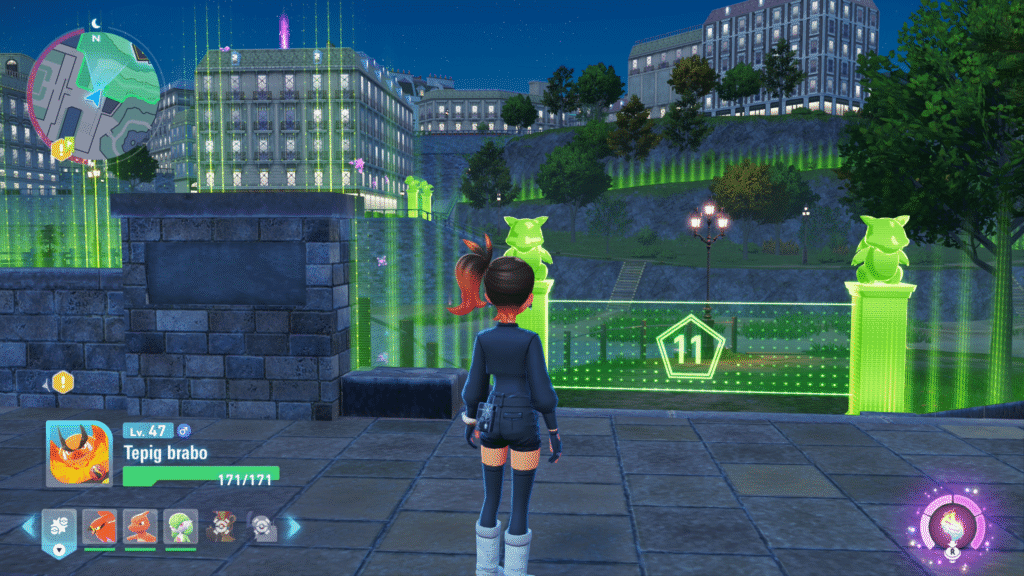Cycle the party bar with the left arrow
The image size is (1024, 576).
[x=29, y=526]
